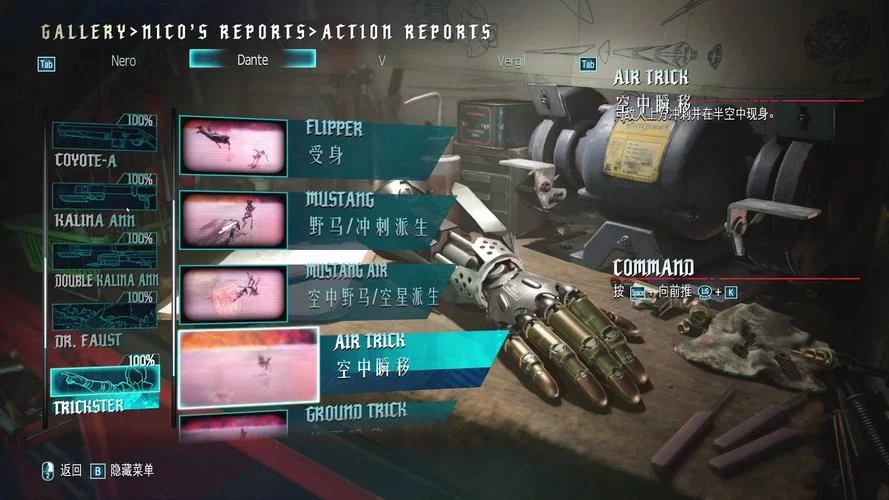Pick the Dr. Faust weapon category
The image size is (889, 500).
pos(104,322)
